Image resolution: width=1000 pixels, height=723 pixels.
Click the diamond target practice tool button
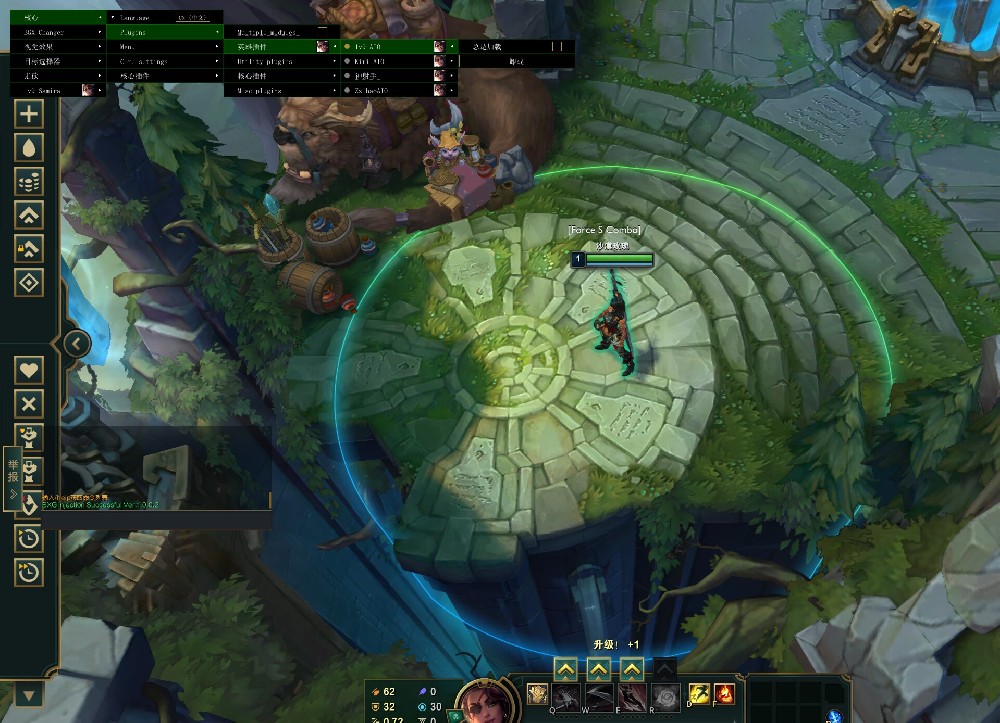29,282
